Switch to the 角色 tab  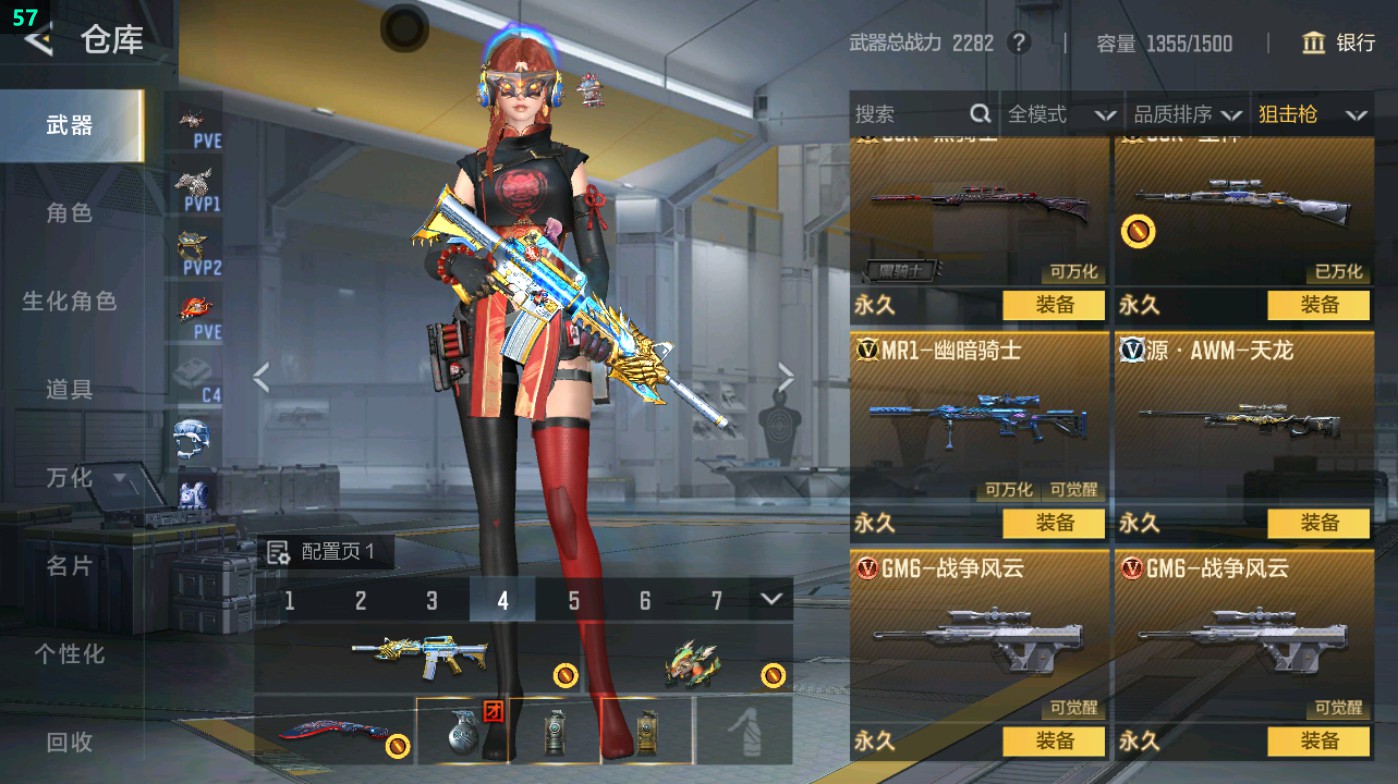69,213
